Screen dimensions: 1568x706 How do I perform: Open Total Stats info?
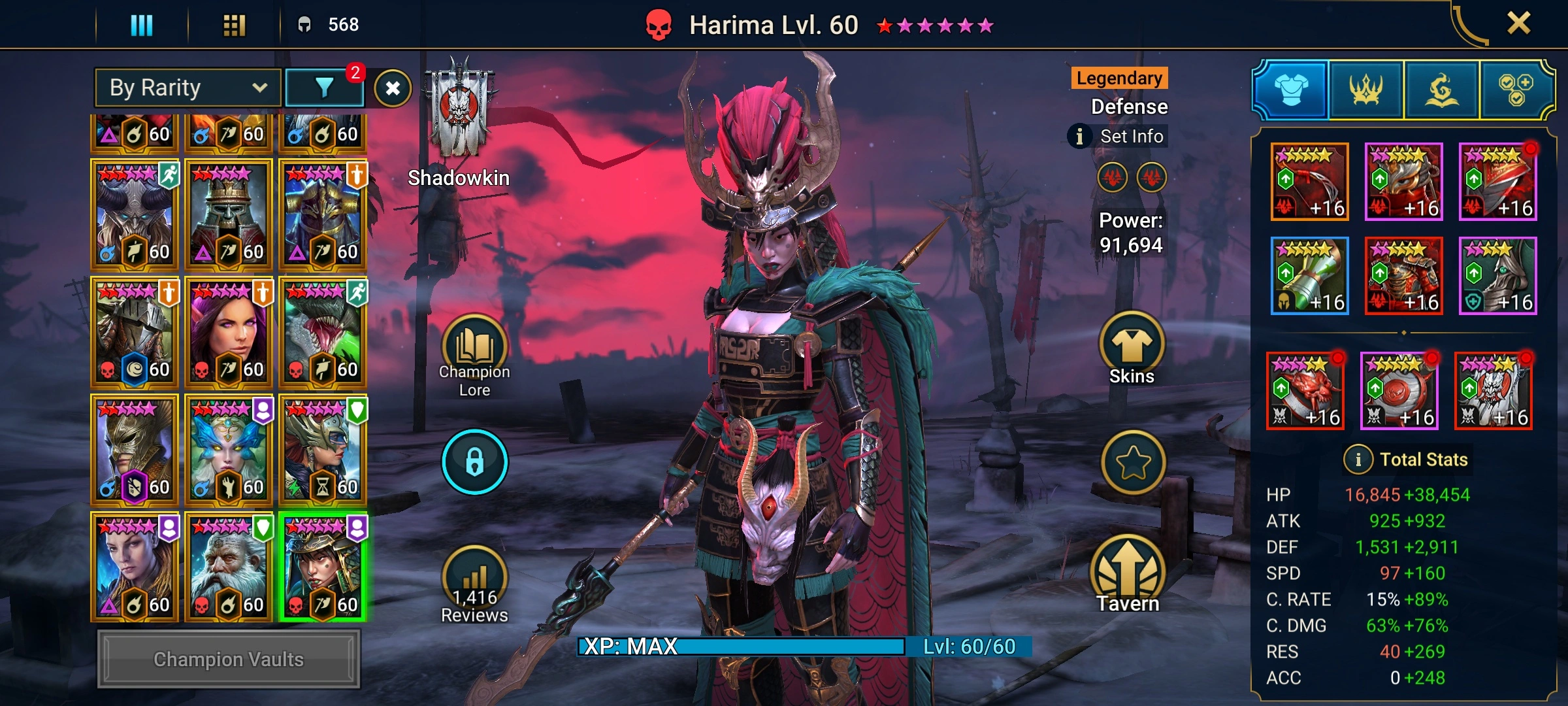pyautogui.click(x=1406, y=460)
